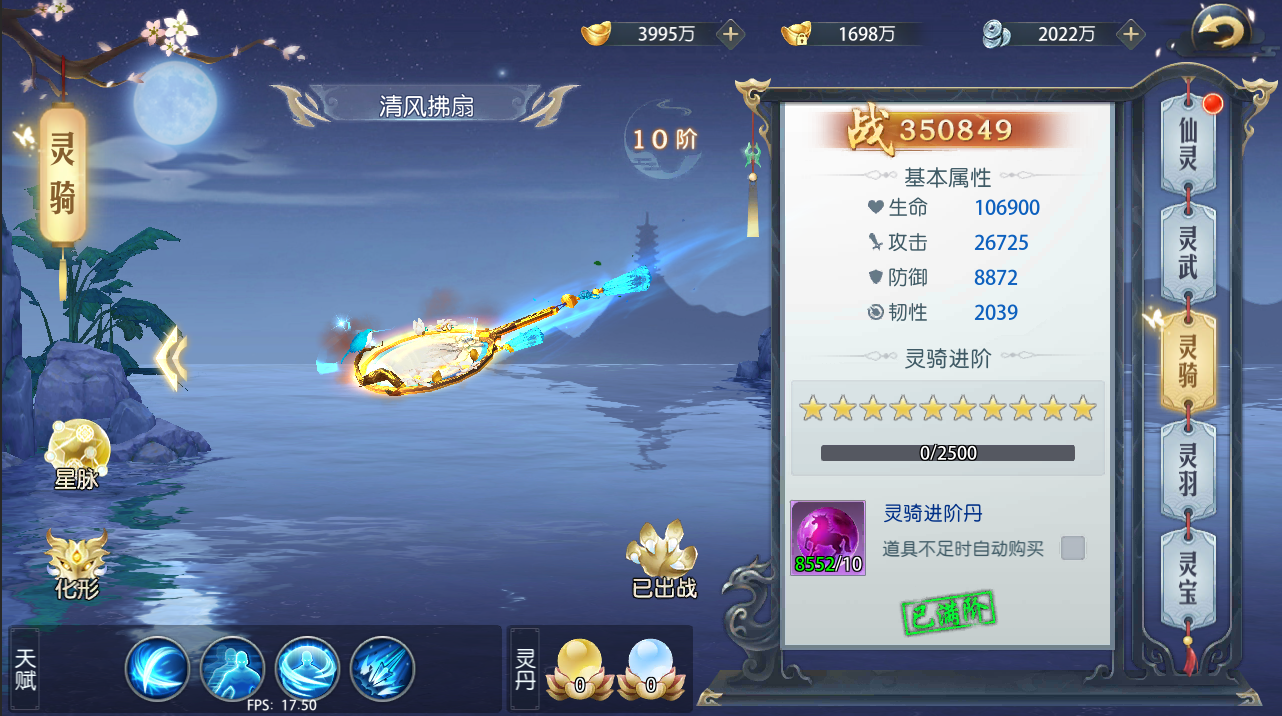Use the golden spirit pill orb
Viewport: 1282px width, 716px height.
pos(580,667)
